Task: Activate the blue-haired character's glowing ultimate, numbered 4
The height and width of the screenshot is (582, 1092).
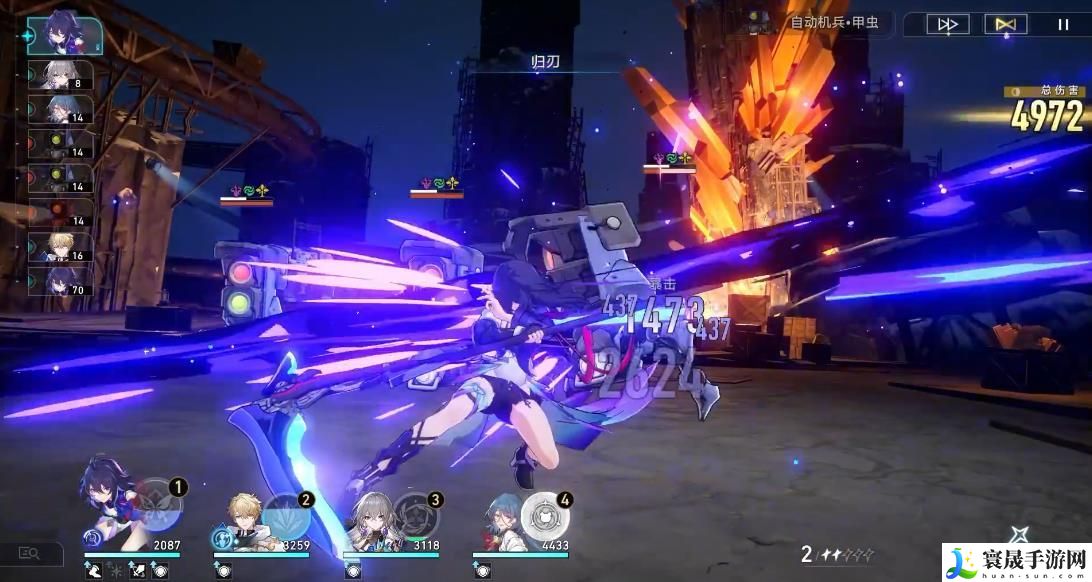Action: (x=545, y=513)
